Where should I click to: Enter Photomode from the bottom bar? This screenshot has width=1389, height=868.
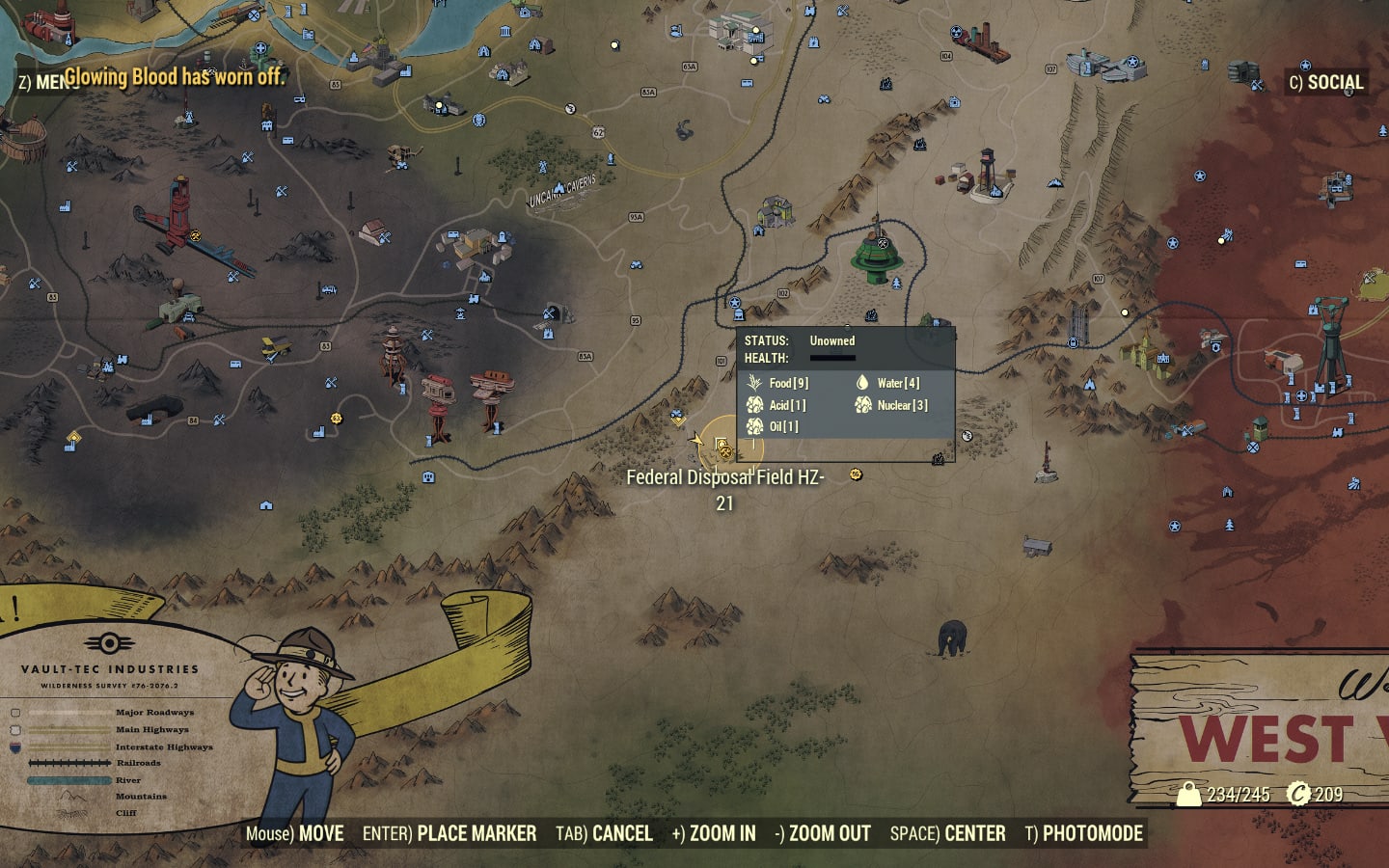point(1083,834)
